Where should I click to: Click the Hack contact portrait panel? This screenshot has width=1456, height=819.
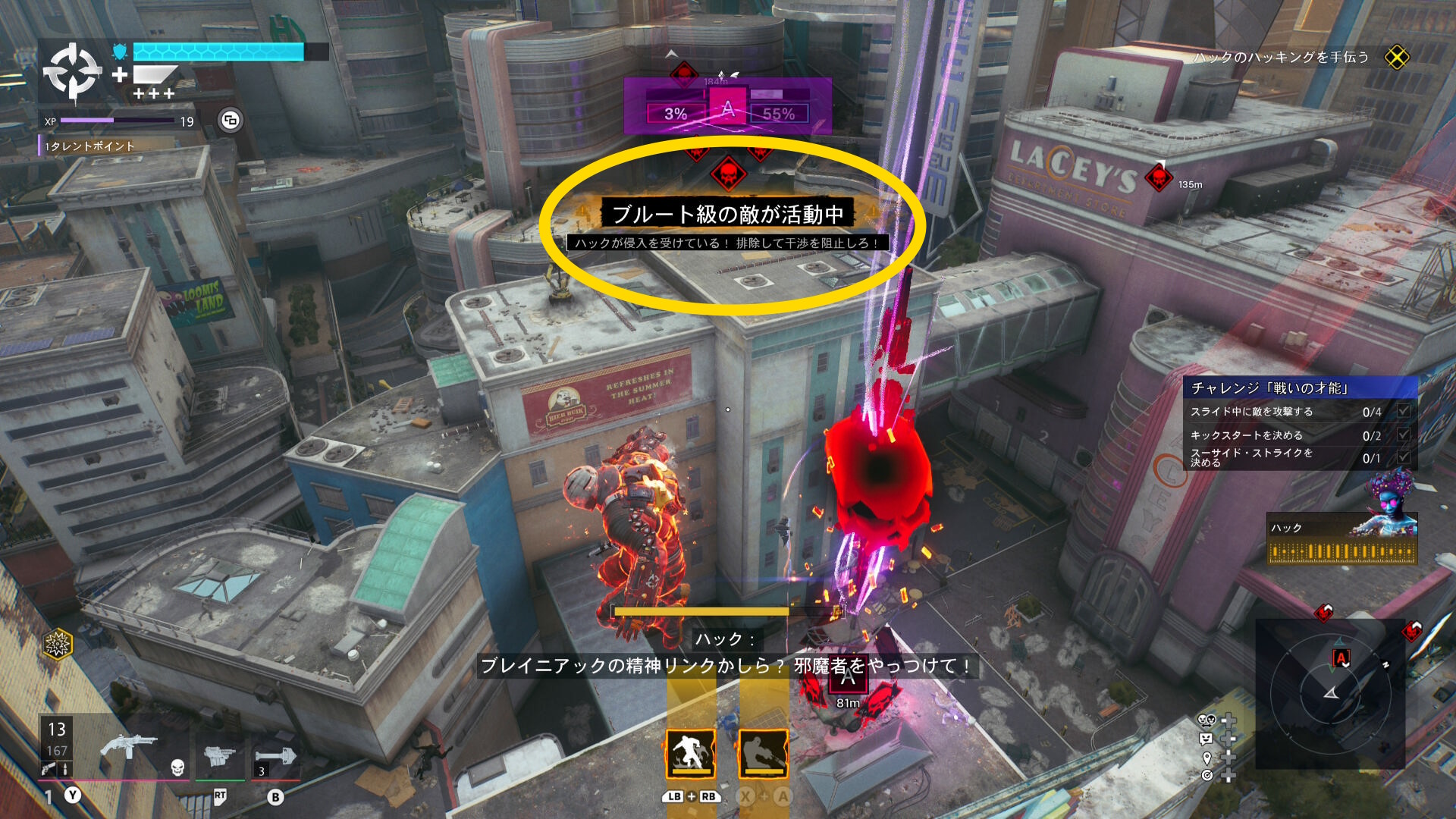(x=1341, y=540)
